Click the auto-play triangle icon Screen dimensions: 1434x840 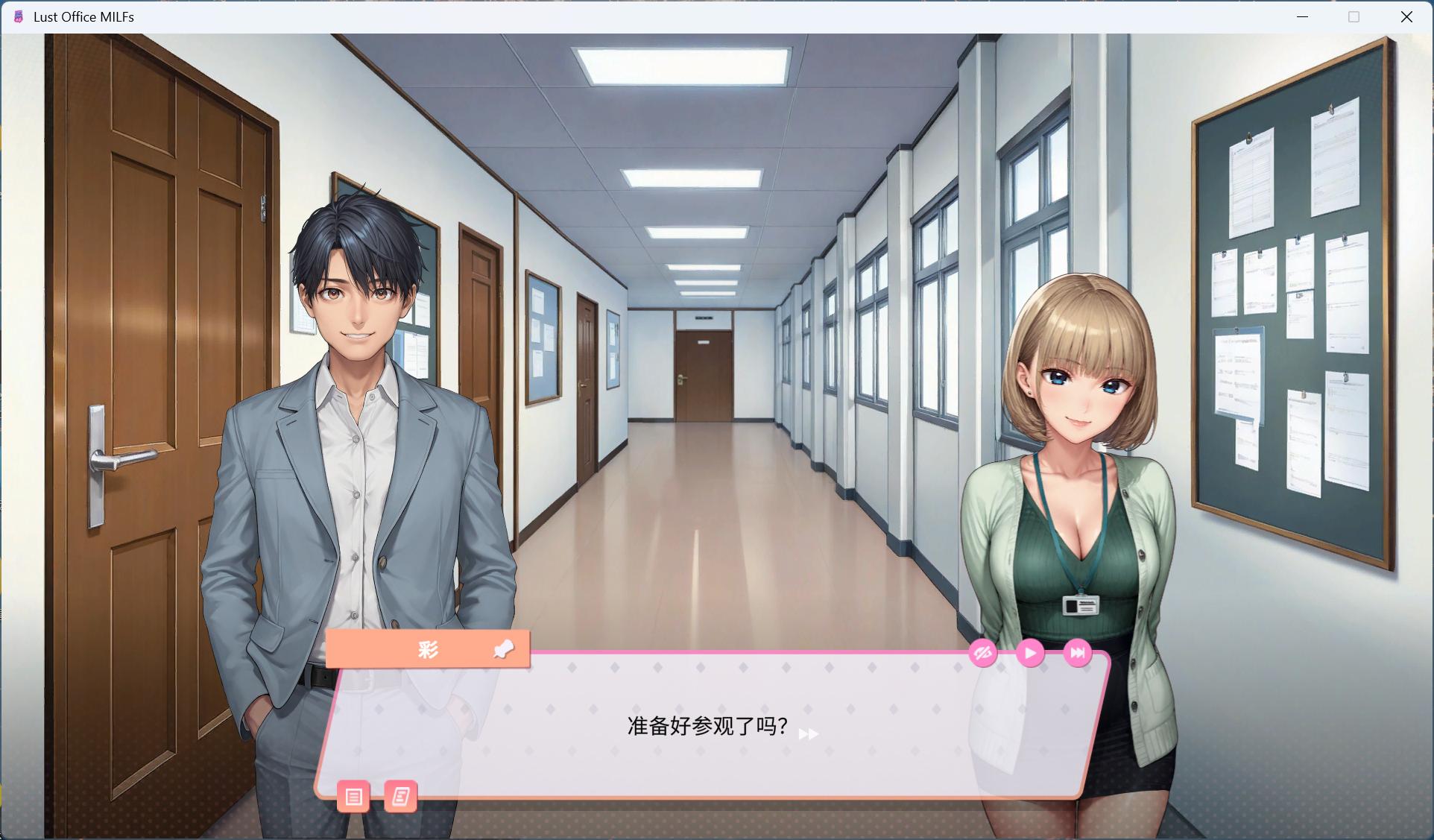[x=1030, y=653]
